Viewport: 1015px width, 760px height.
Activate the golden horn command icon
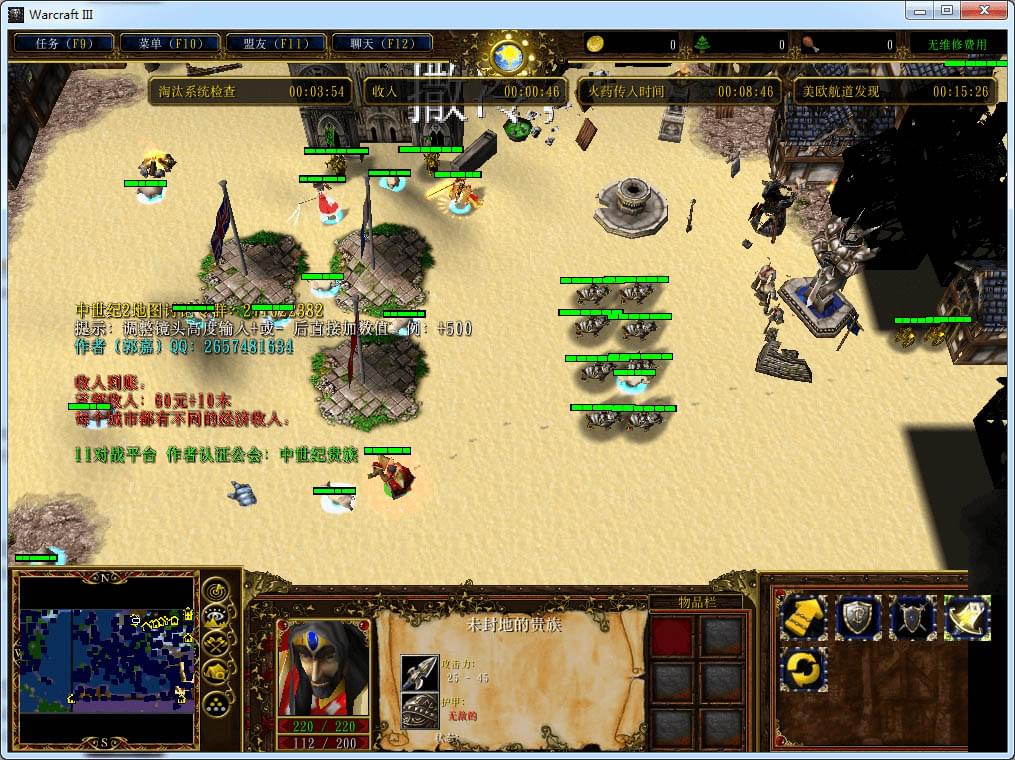click(967, 617)
